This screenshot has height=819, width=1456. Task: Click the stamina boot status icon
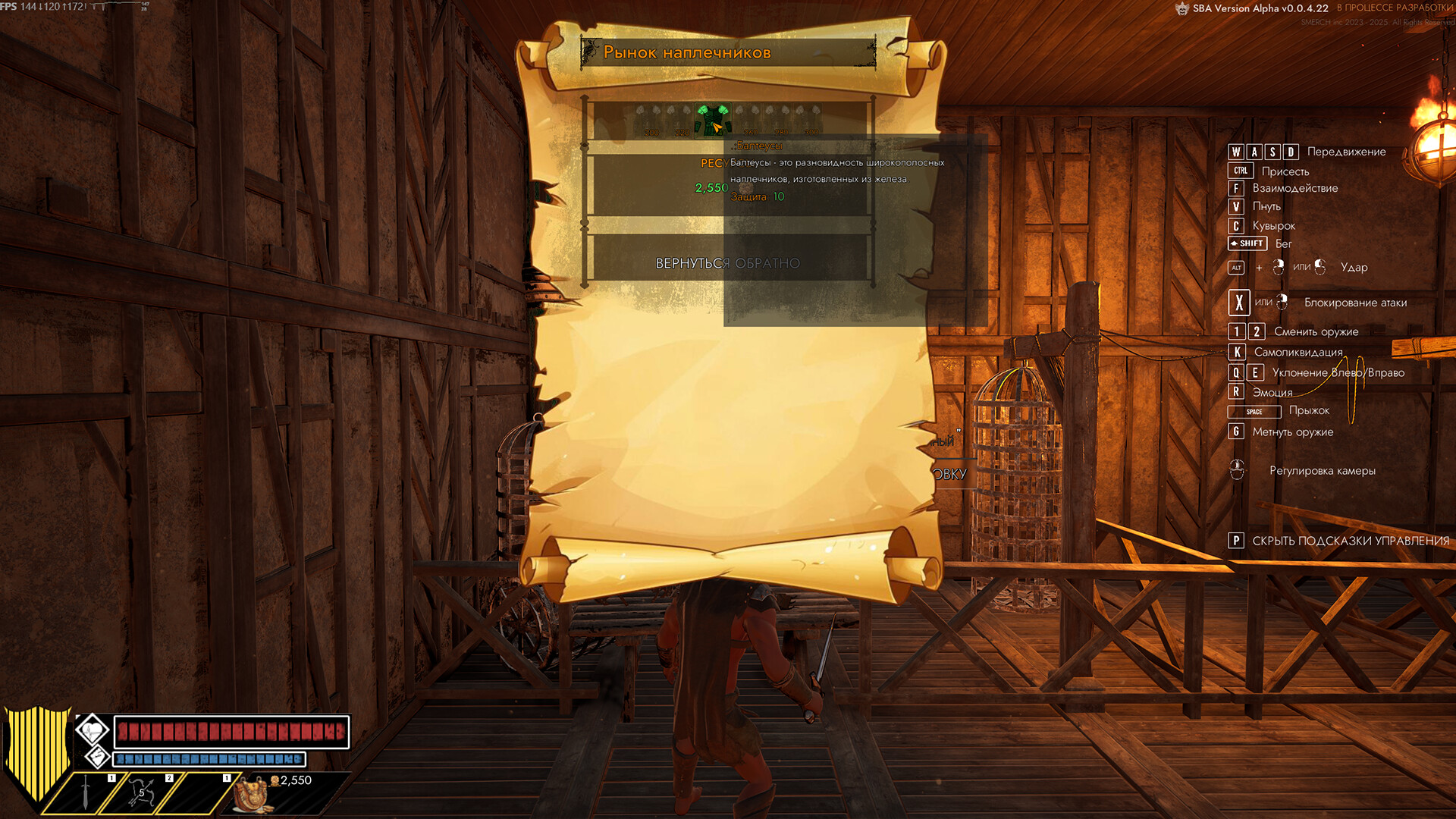pos(98,759)
